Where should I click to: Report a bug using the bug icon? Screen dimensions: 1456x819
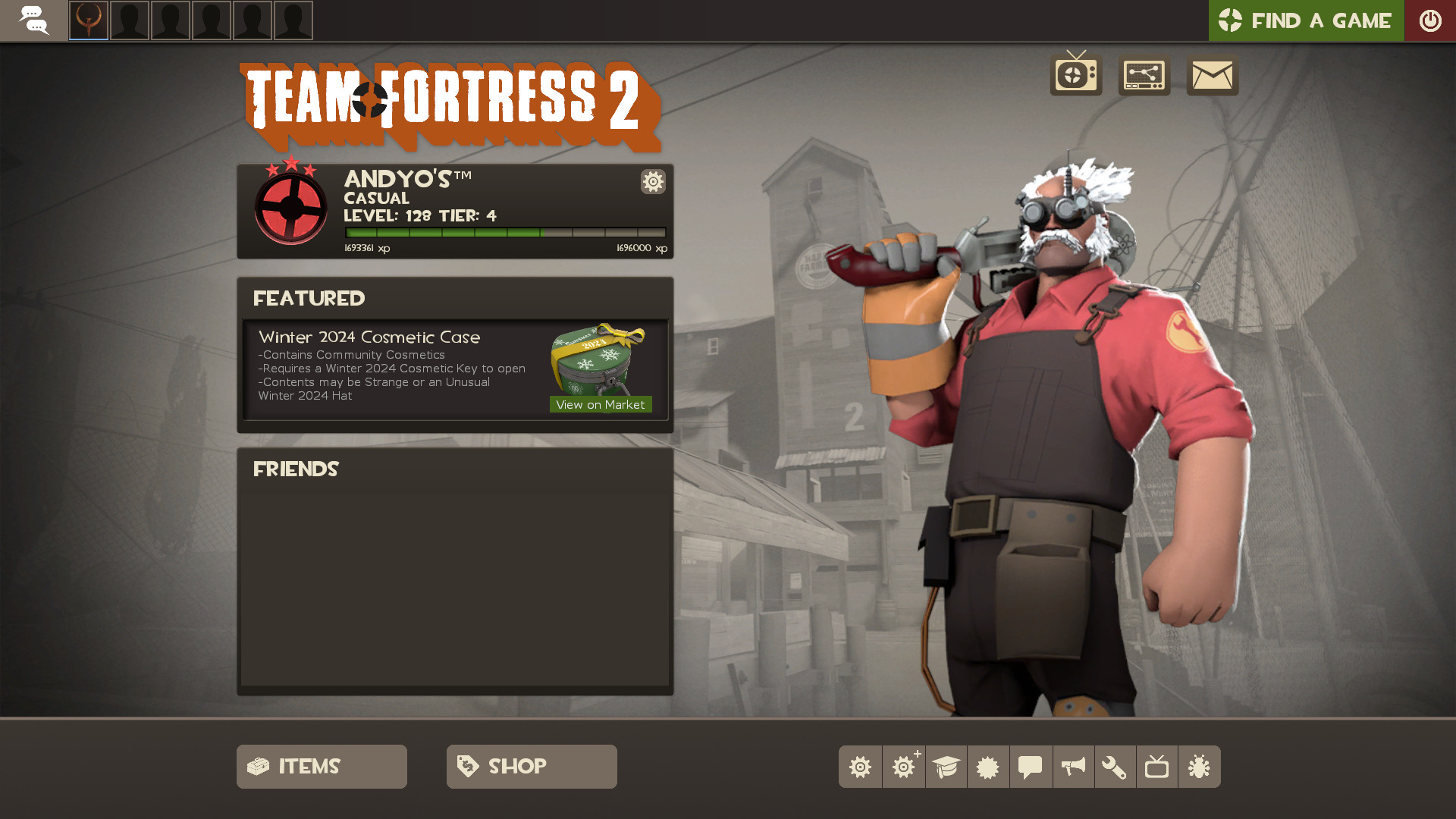(1200, 767)
